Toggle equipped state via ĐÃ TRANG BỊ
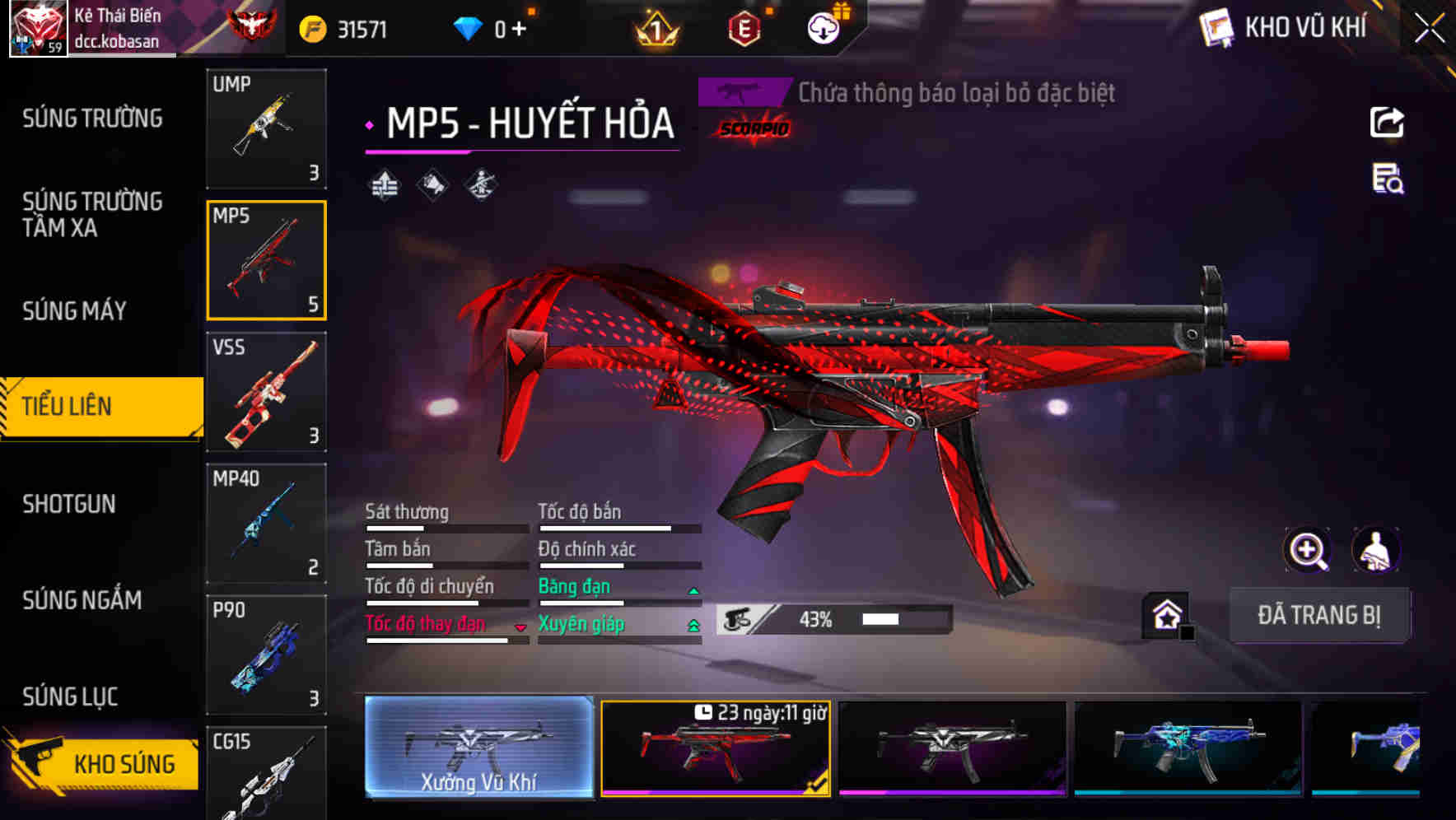 click(1319, 615)
